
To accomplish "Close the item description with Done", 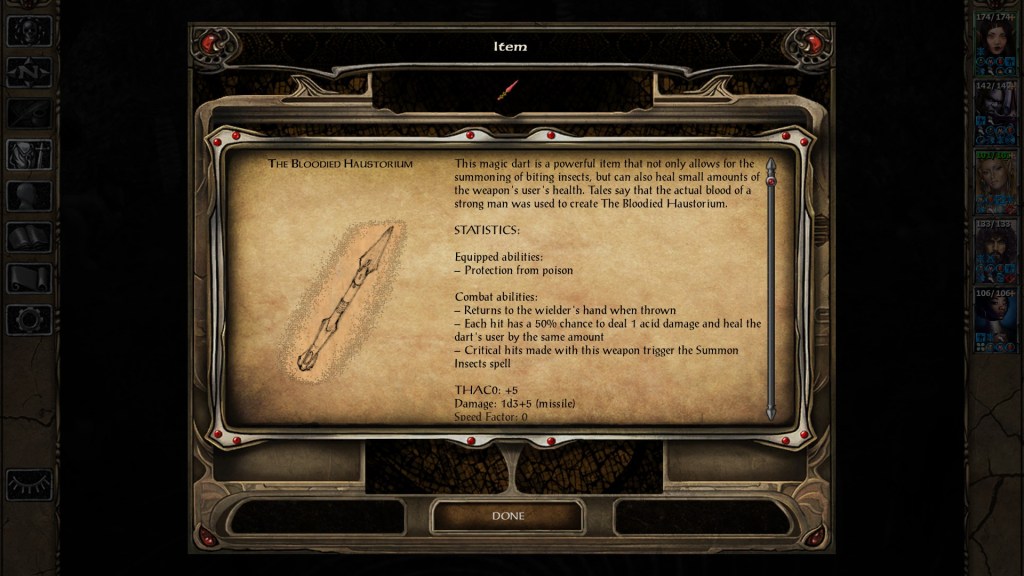I will (507, 516).
